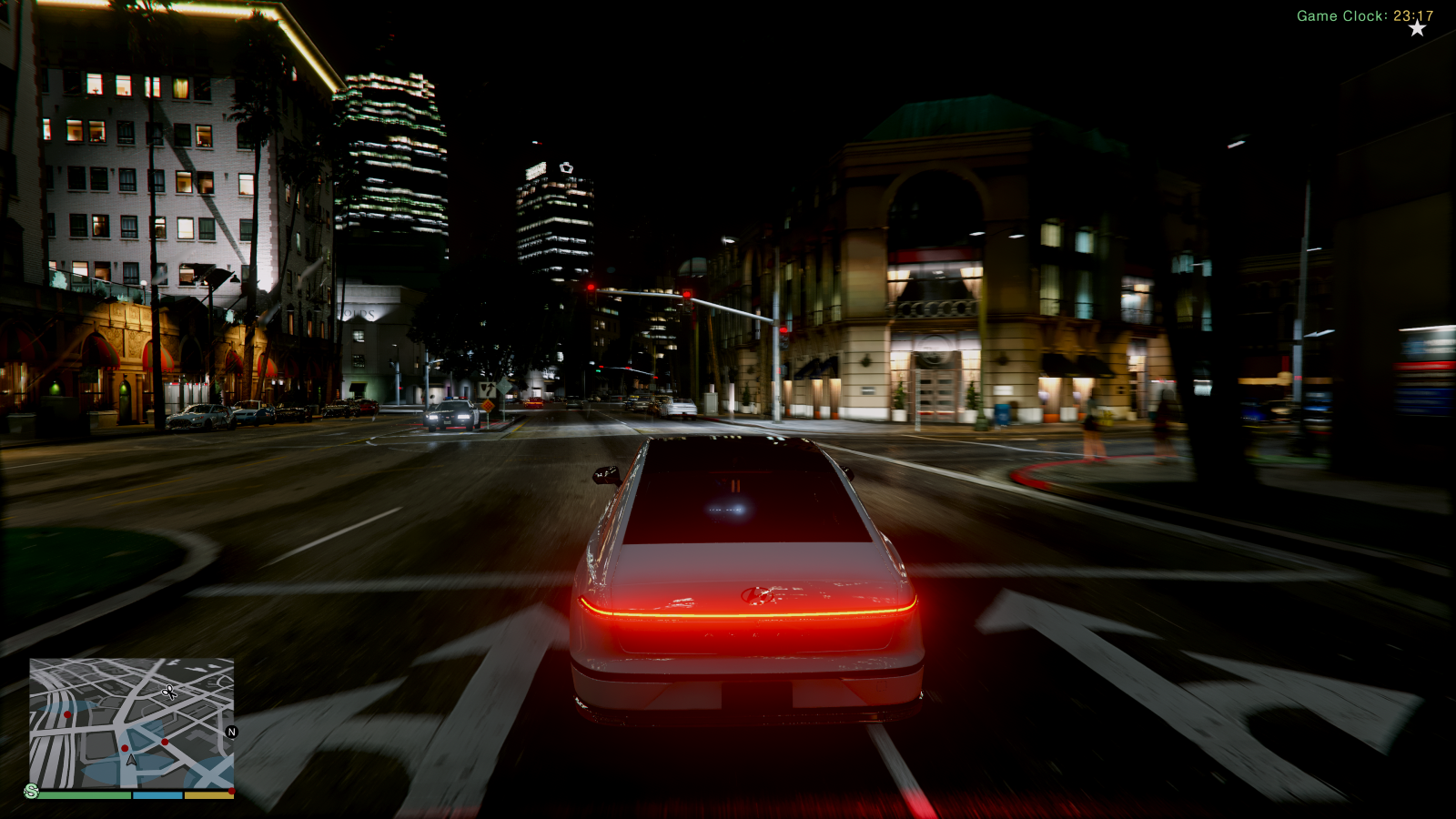Screen dimensions: 1456x819
Task: Click the red blip at the minimap's bottom-right corner
Action: pyautogui.click(x=232, y=791)
